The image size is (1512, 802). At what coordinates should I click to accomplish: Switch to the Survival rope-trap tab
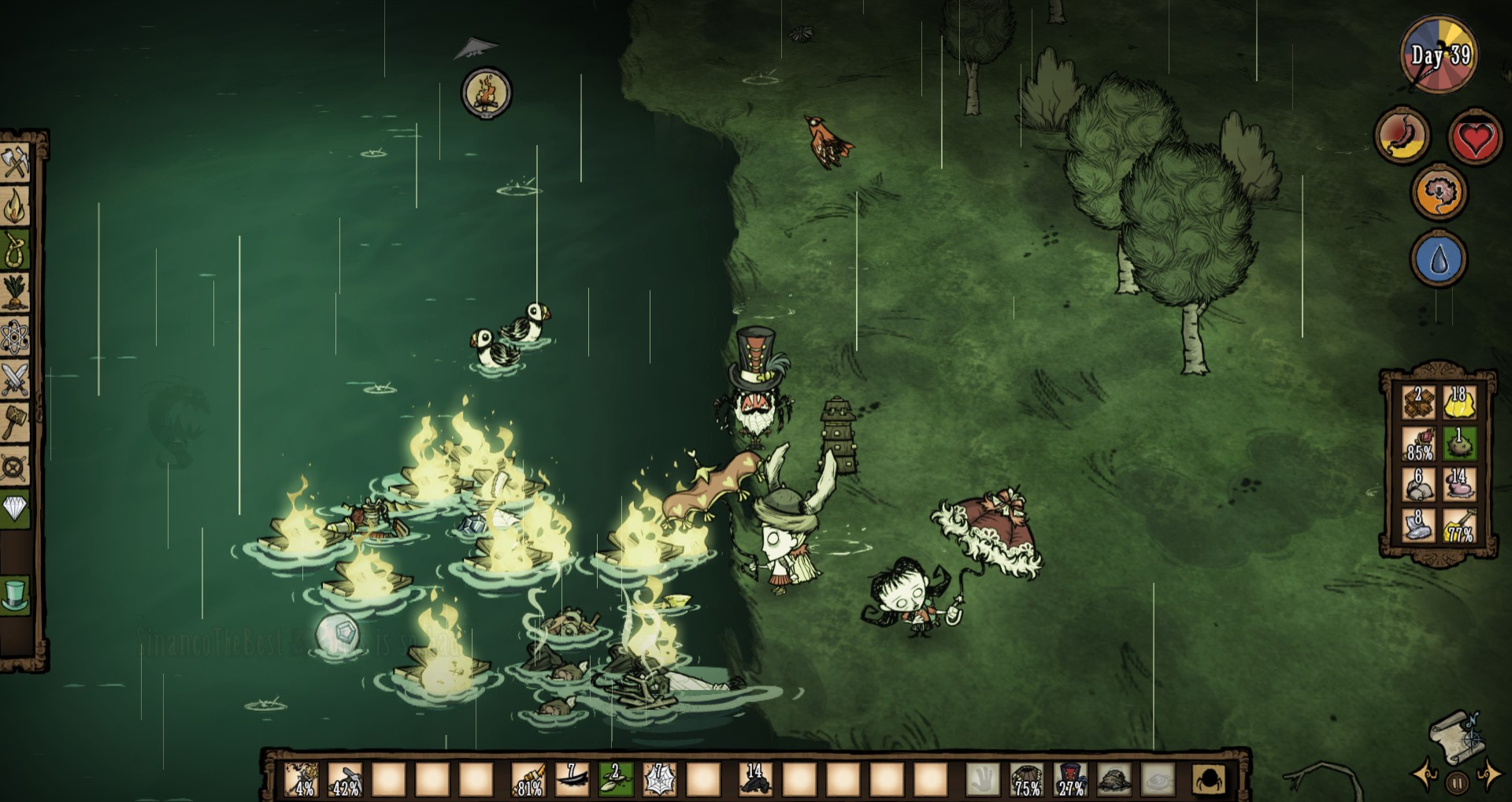point(15,250)
